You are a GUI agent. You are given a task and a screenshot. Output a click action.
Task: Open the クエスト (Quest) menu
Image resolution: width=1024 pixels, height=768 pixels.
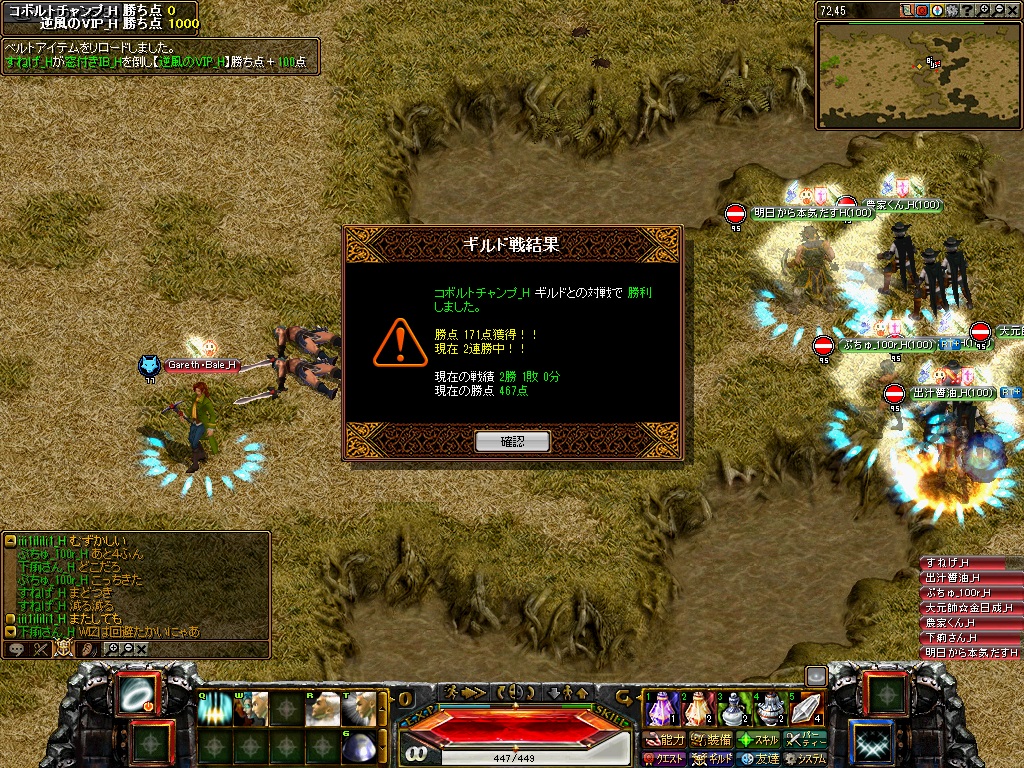click(665, 759)
